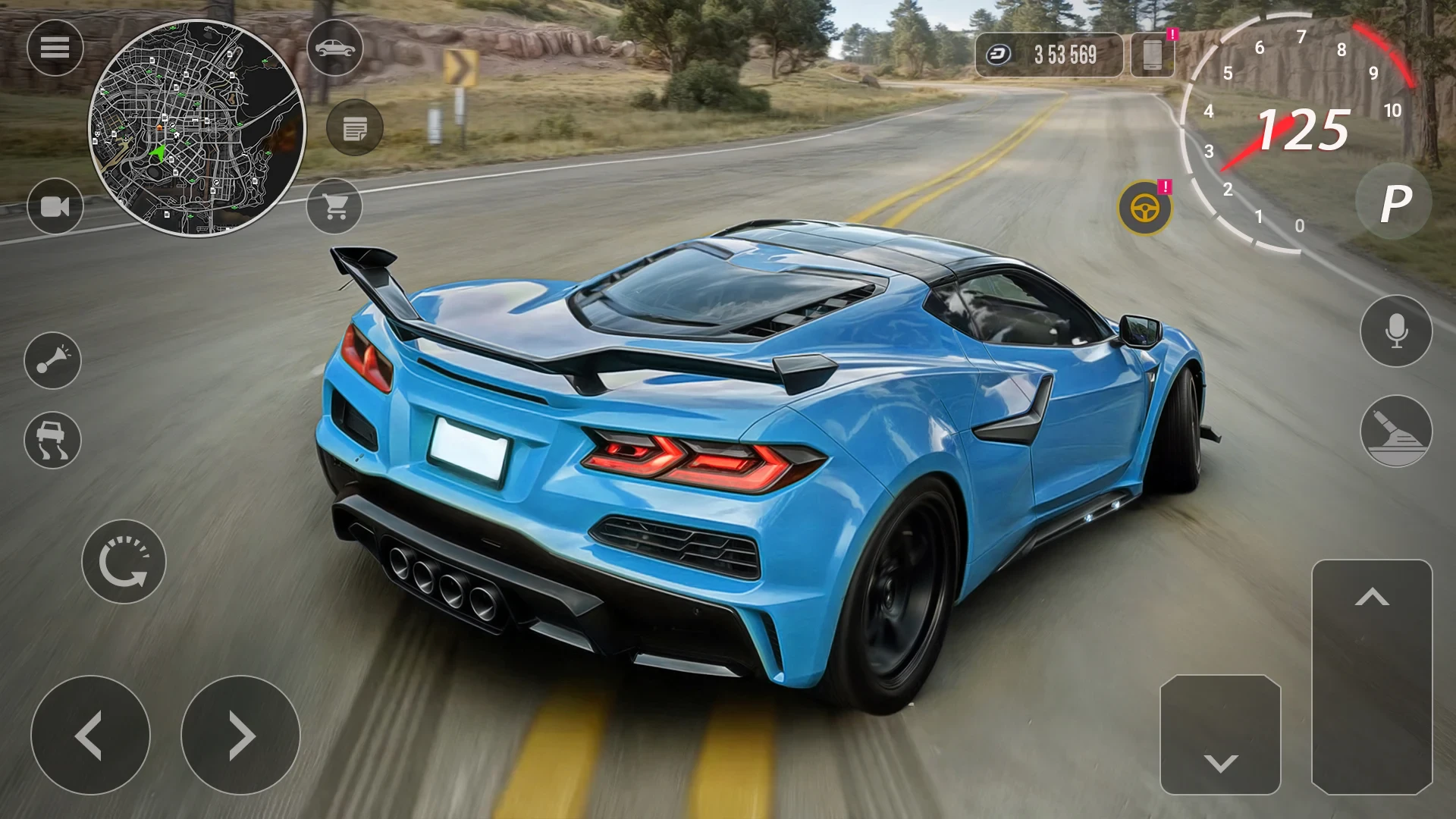1456x819 pixels.
Task: Open the currency balance panel
Action: 1049,55
